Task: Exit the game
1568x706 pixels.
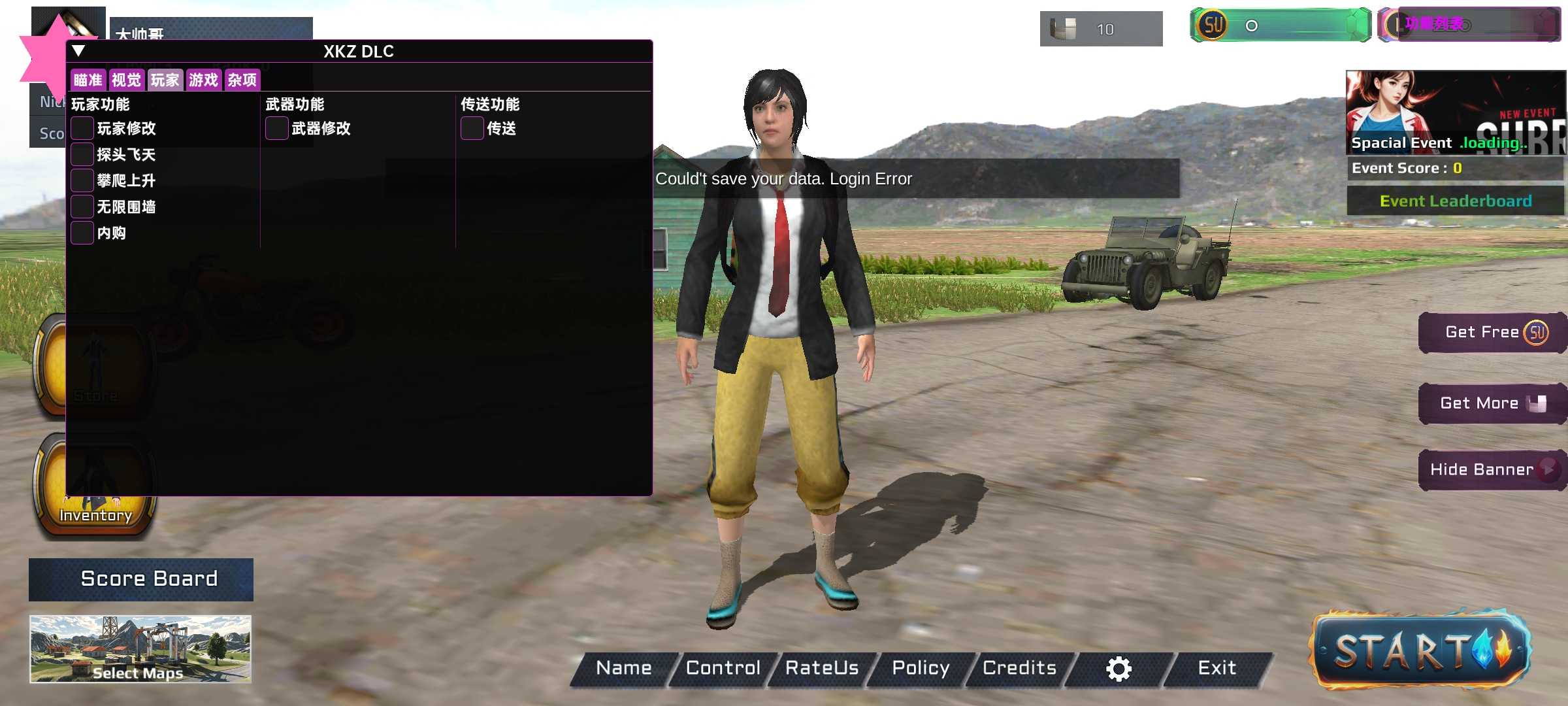Action: point(1217,668)
